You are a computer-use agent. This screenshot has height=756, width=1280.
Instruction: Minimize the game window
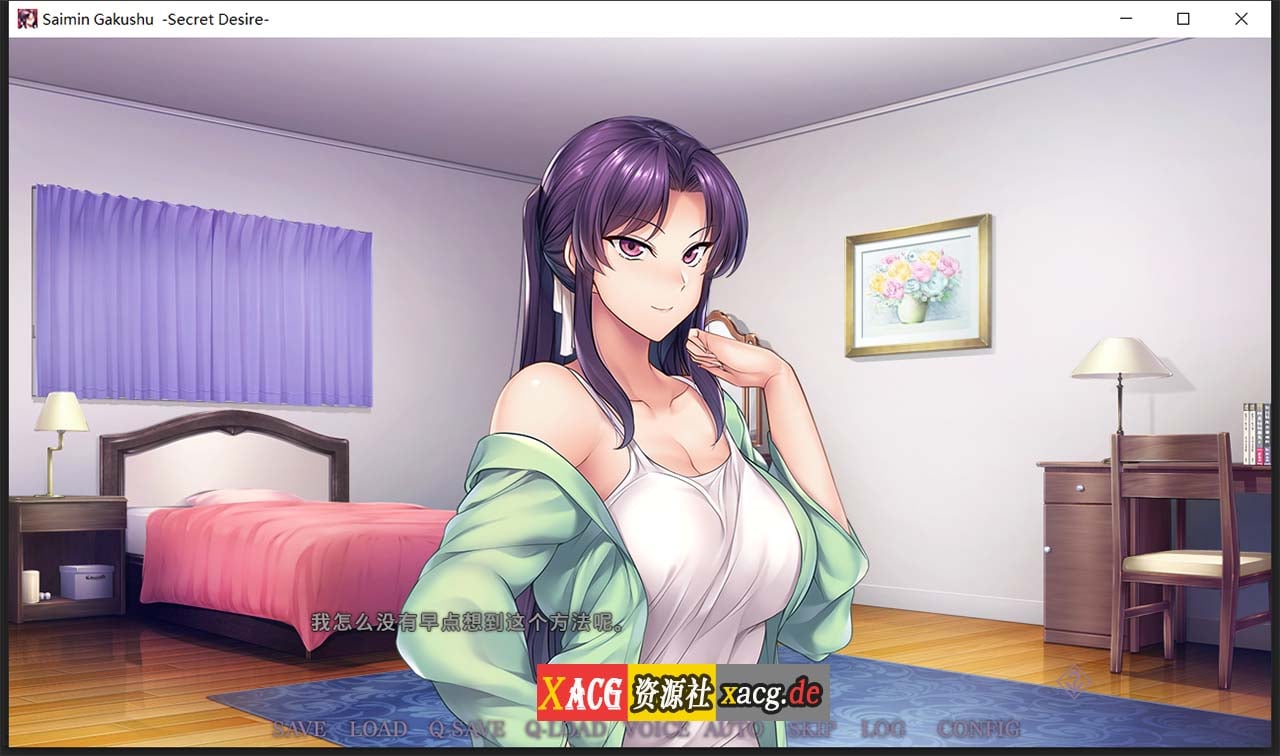pos(1125,18)
